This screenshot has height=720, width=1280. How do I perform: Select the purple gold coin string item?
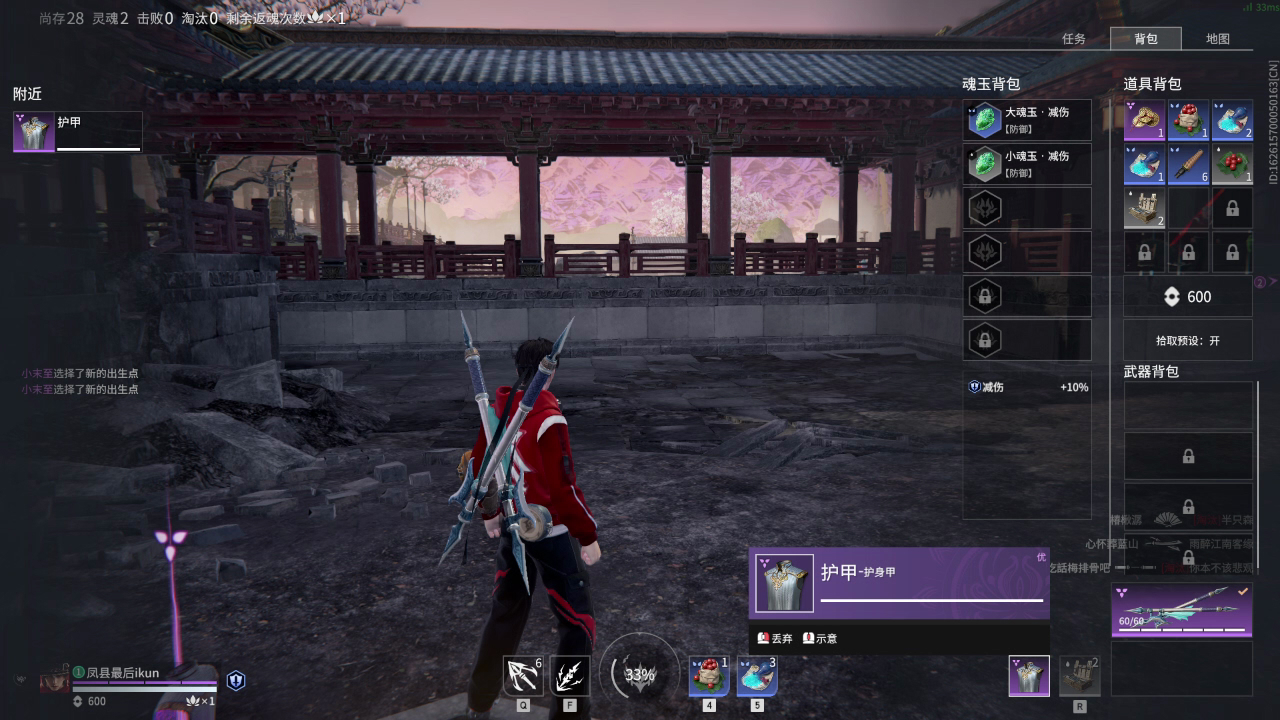pos(1144,120)
